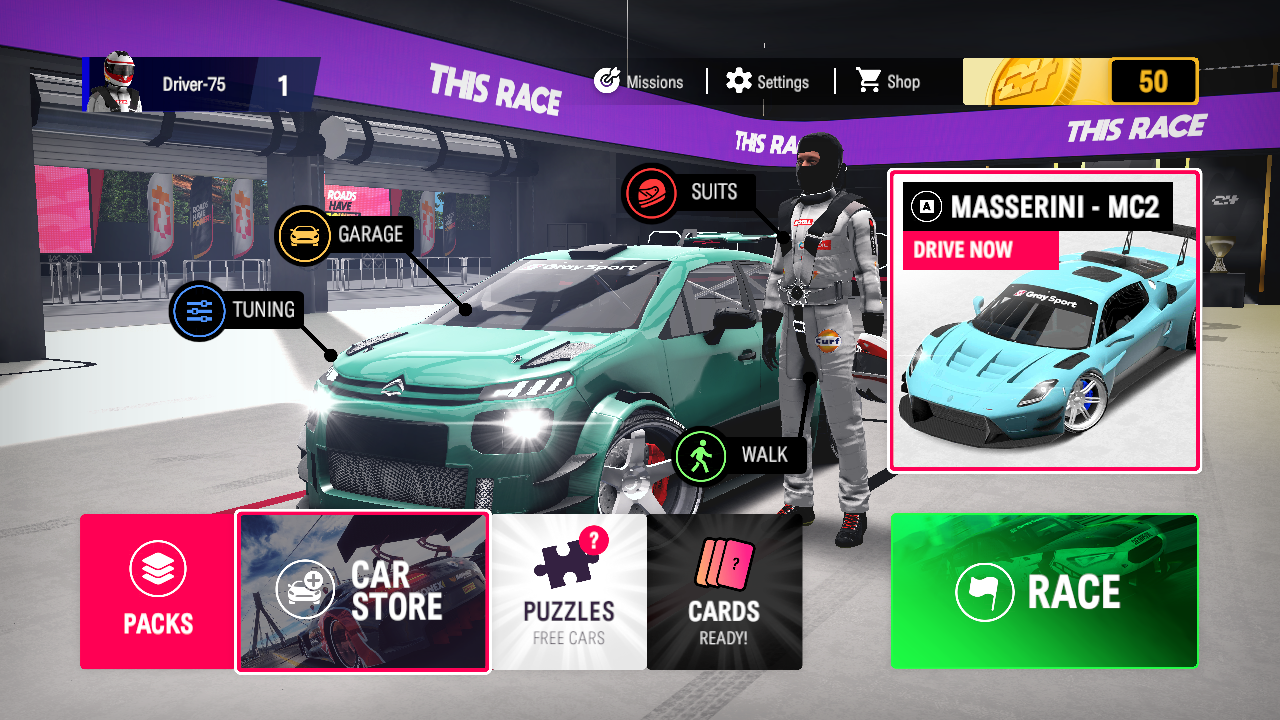The image size is (1280, 720).
Task: Open the Garage hotspot
Action: point(345,235)
